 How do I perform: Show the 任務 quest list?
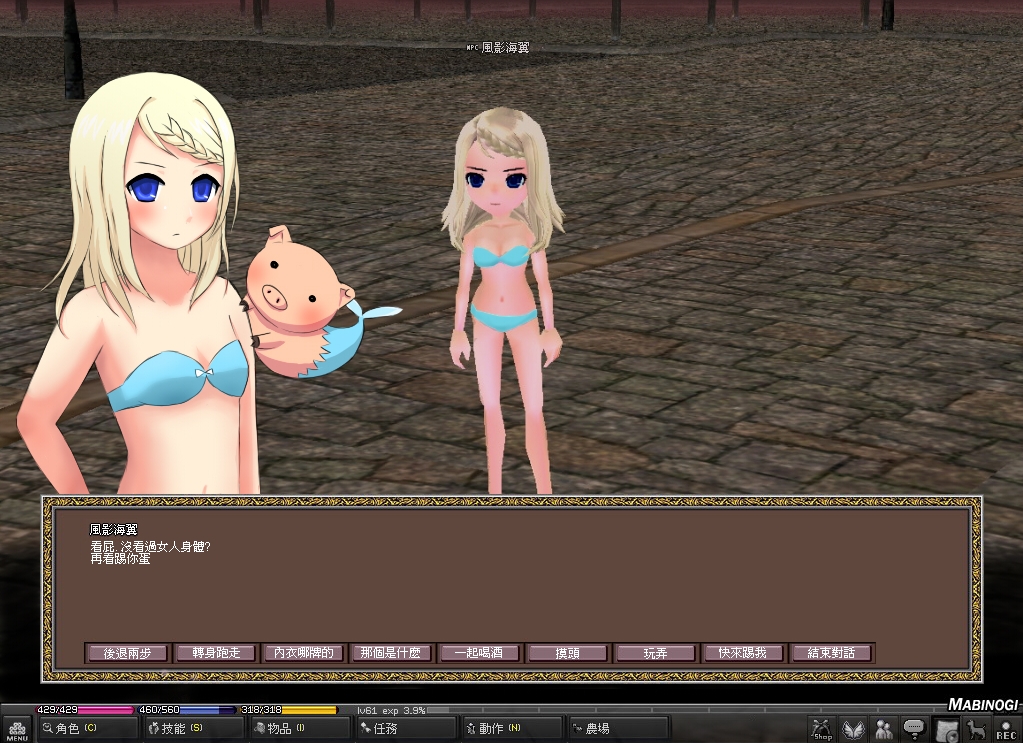click(405, 729)
